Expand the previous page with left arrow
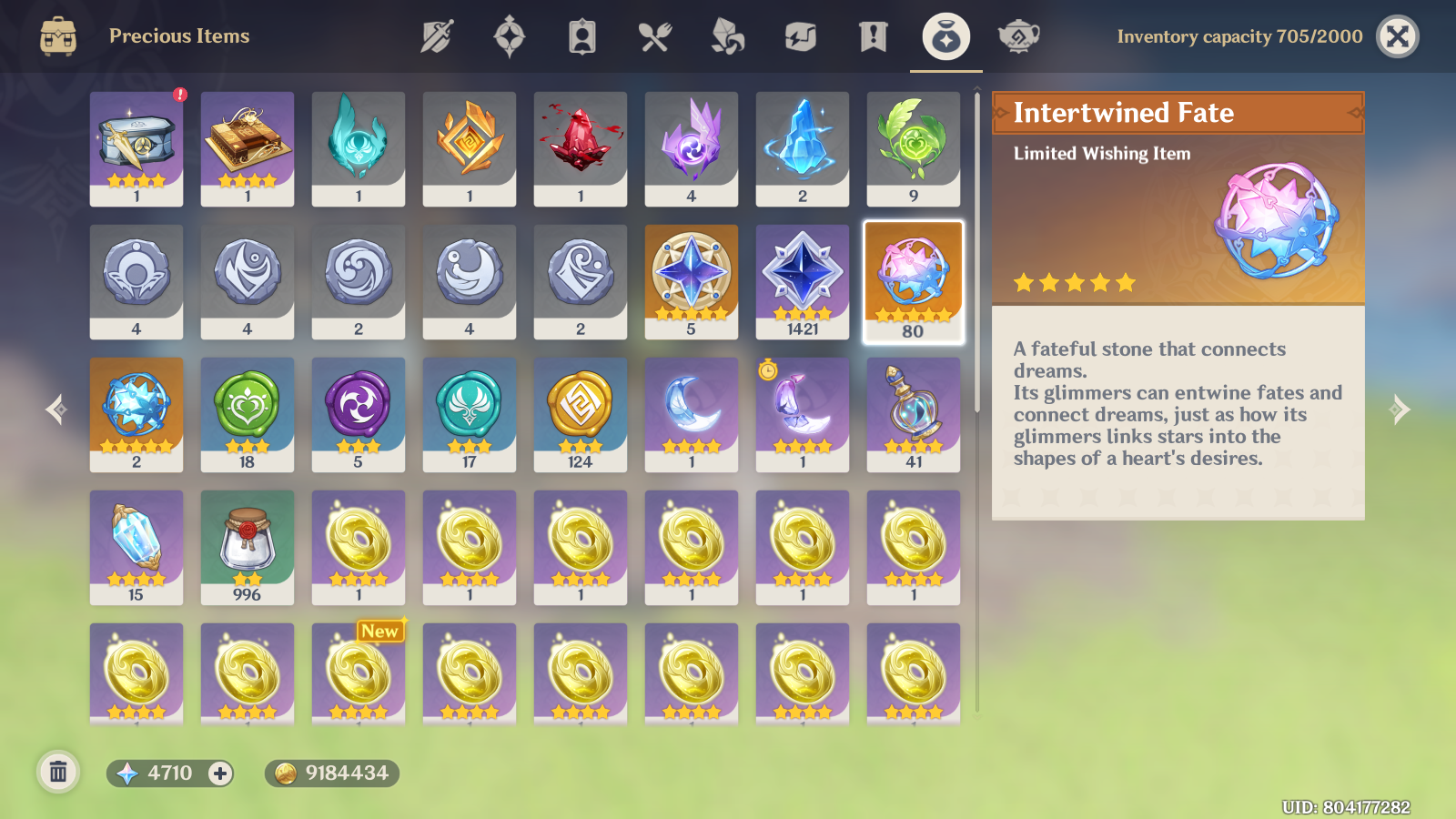 click(x=55, y=409)
